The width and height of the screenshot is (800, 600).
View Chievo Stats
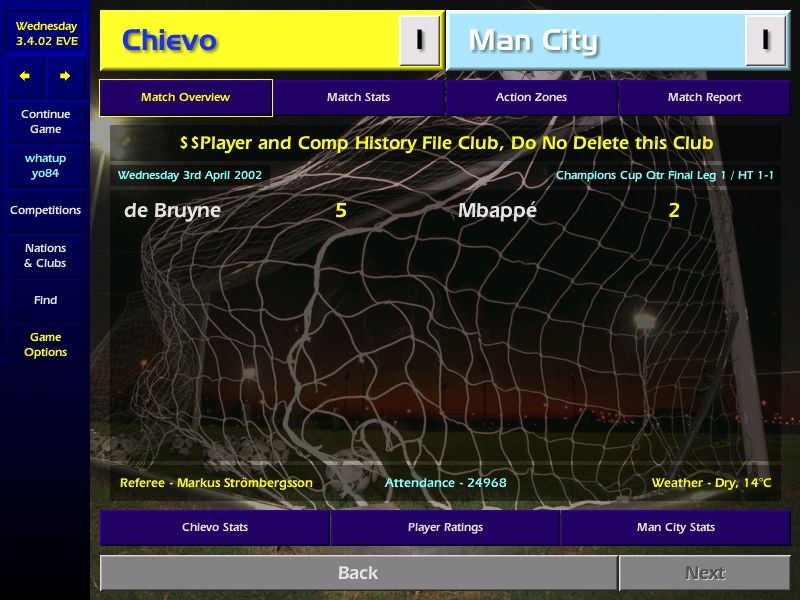215,527
